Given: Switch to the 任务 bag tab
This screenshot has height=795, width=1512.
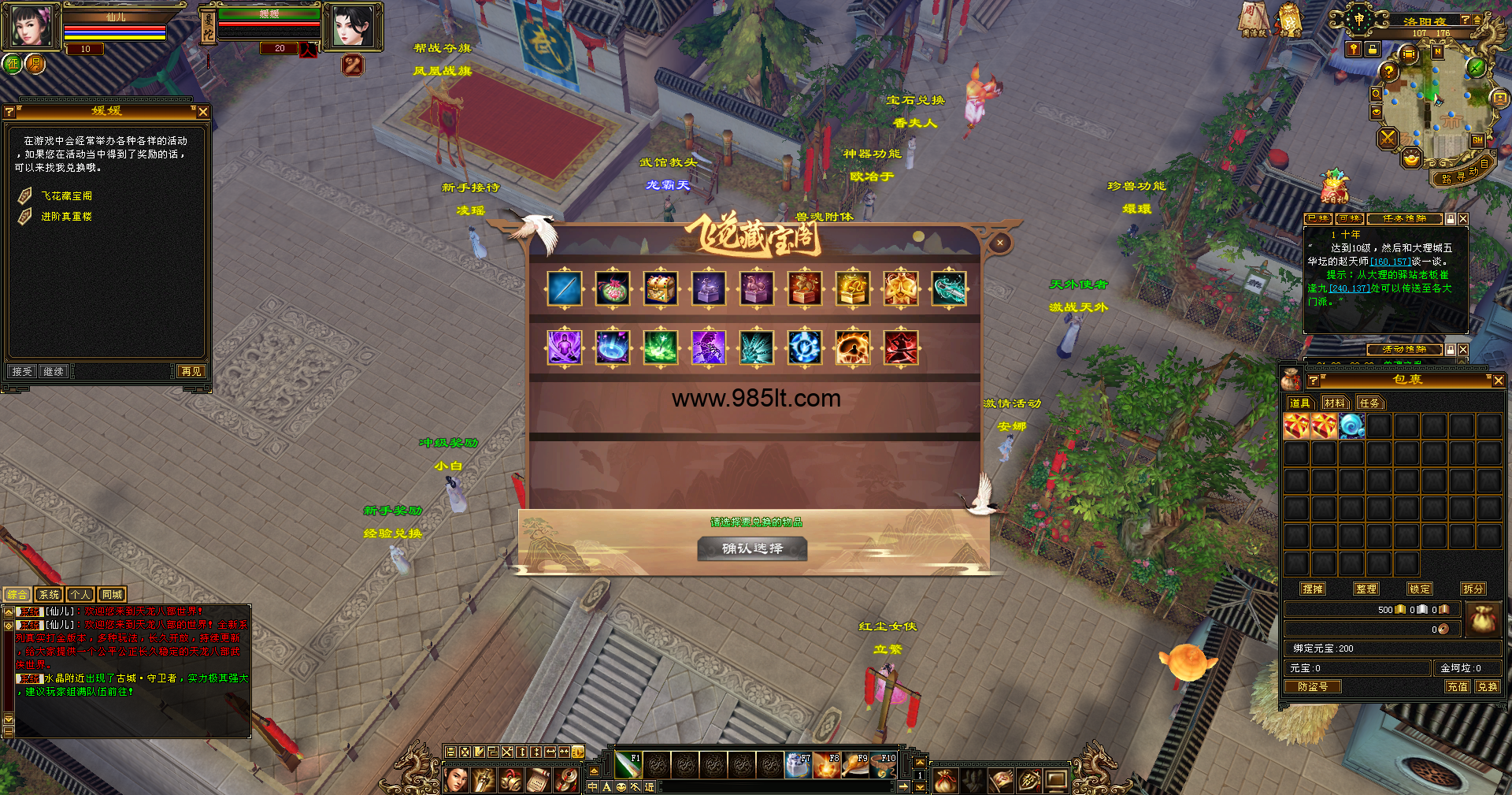Looking at the screenshot, I should tap(1369, 403).
